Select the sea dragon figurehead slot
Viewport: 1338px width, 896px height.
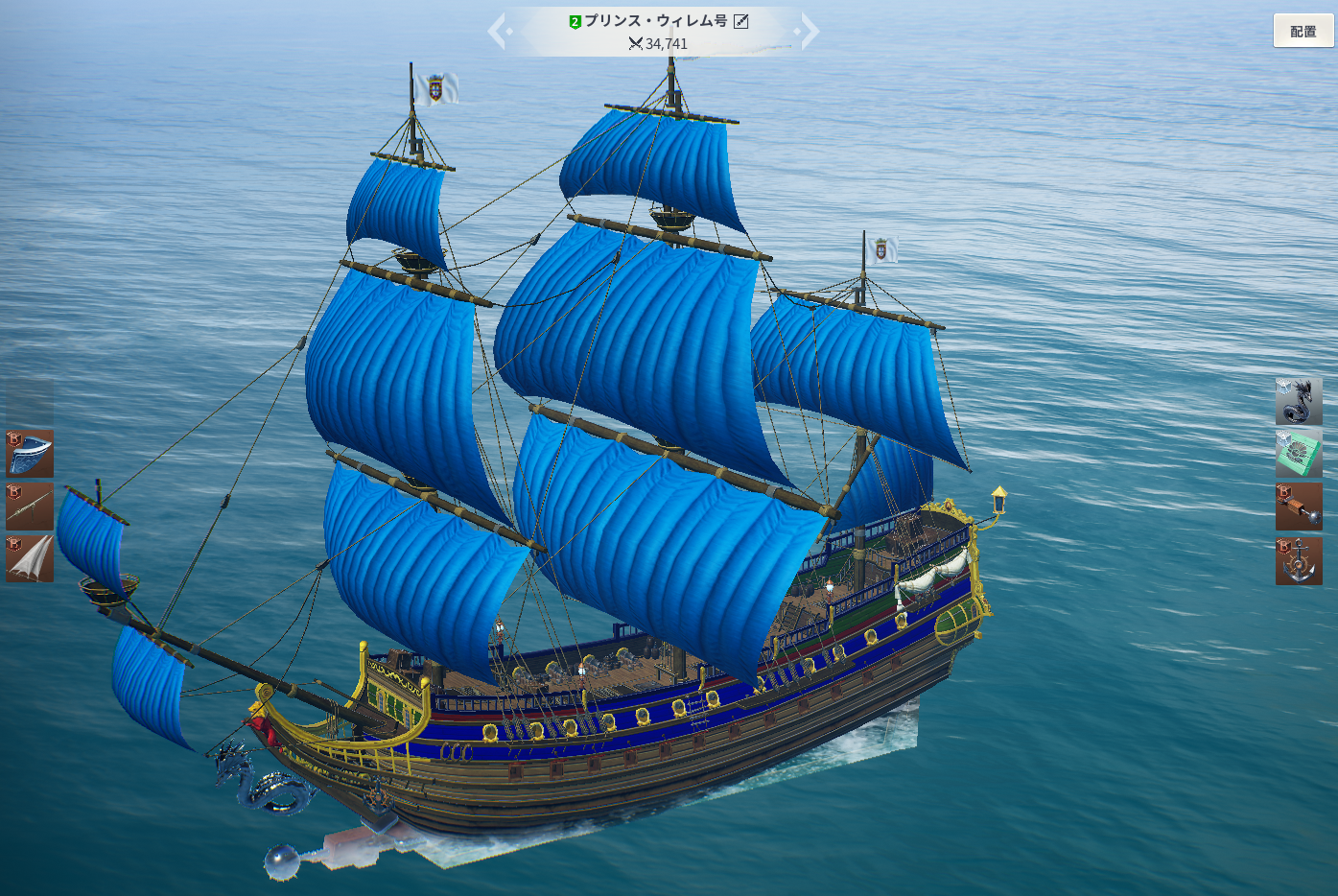point(1299,401)
